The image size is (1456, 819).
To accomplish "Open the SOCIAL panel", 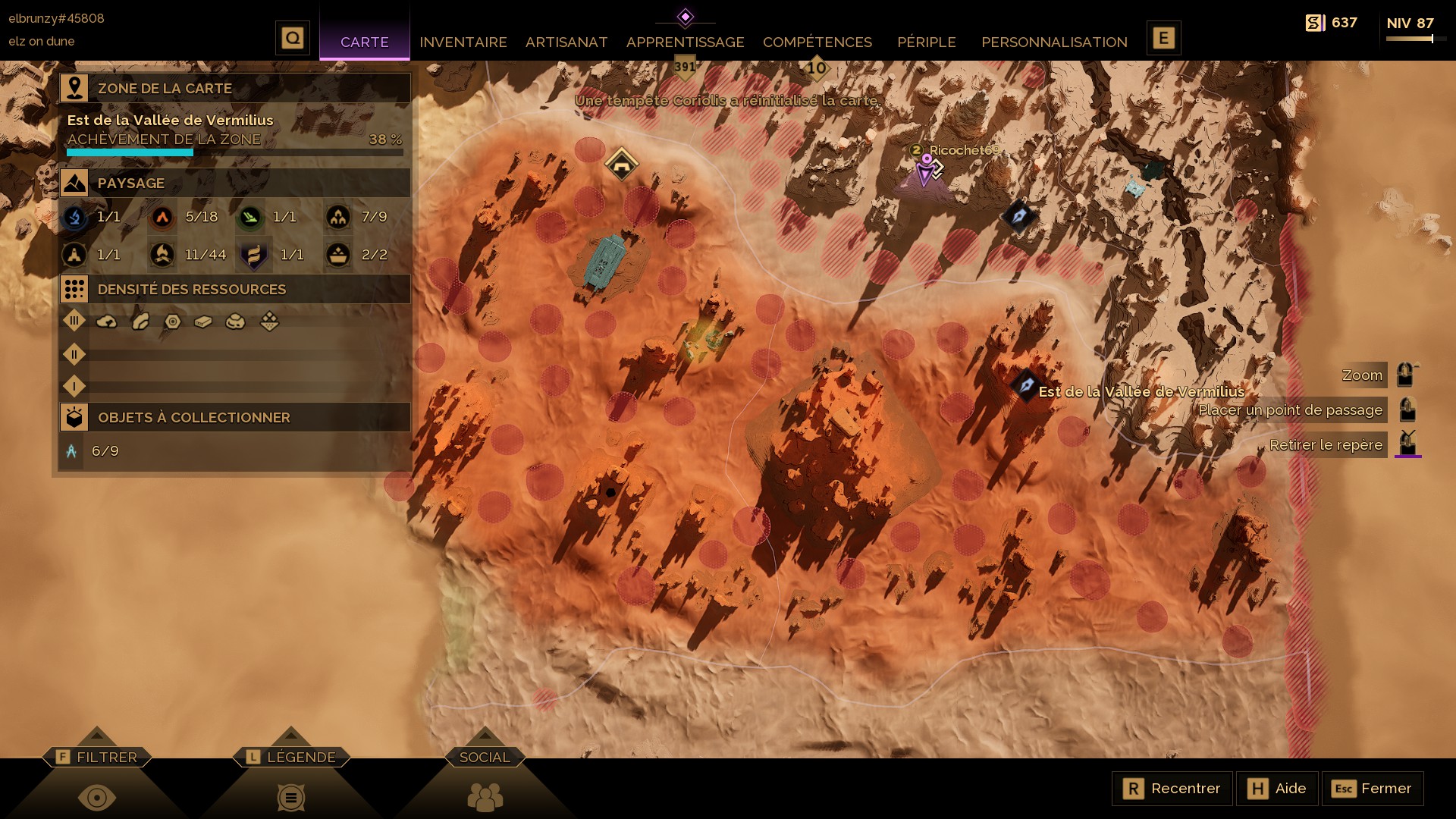I will point(485,757).
